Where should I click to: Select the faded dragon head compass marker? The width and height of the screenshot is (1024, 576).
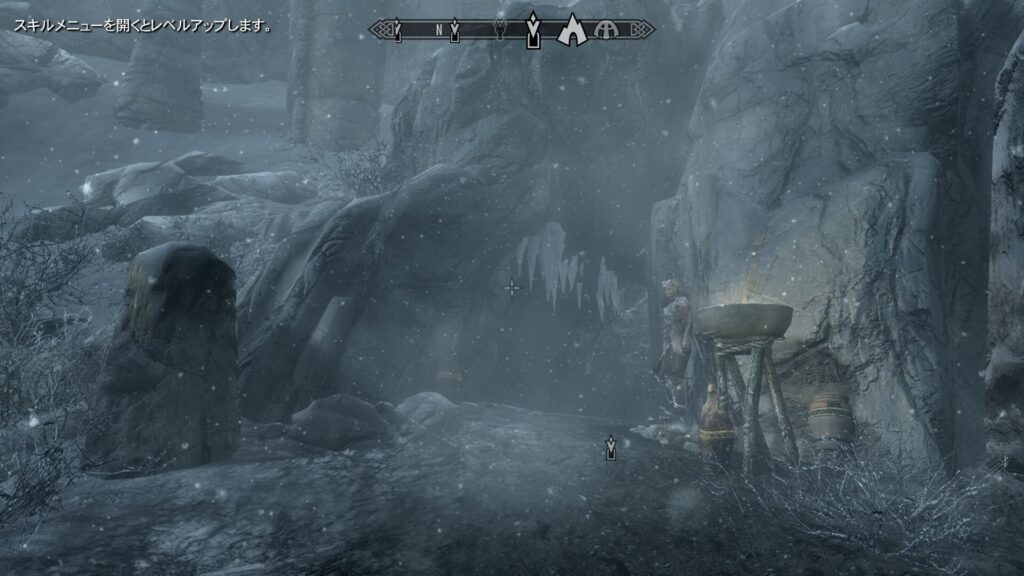499,30
